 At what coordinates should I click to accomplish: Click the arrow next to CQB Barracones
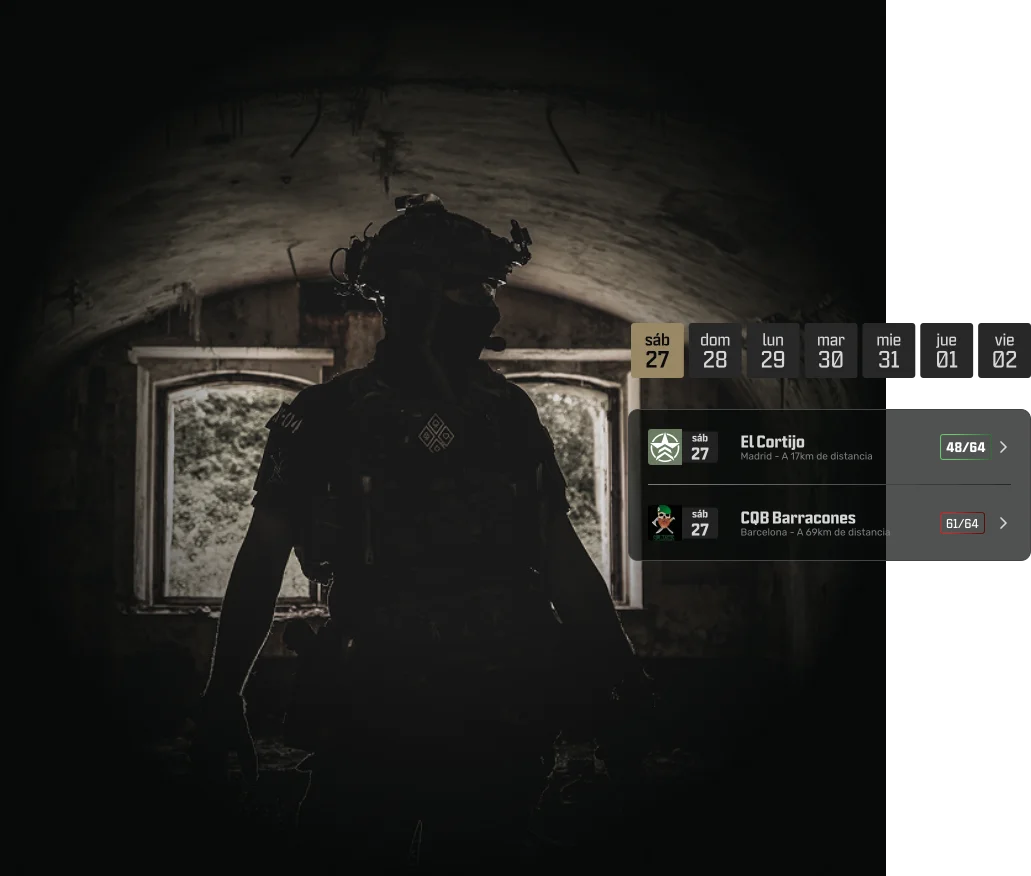1003,523
